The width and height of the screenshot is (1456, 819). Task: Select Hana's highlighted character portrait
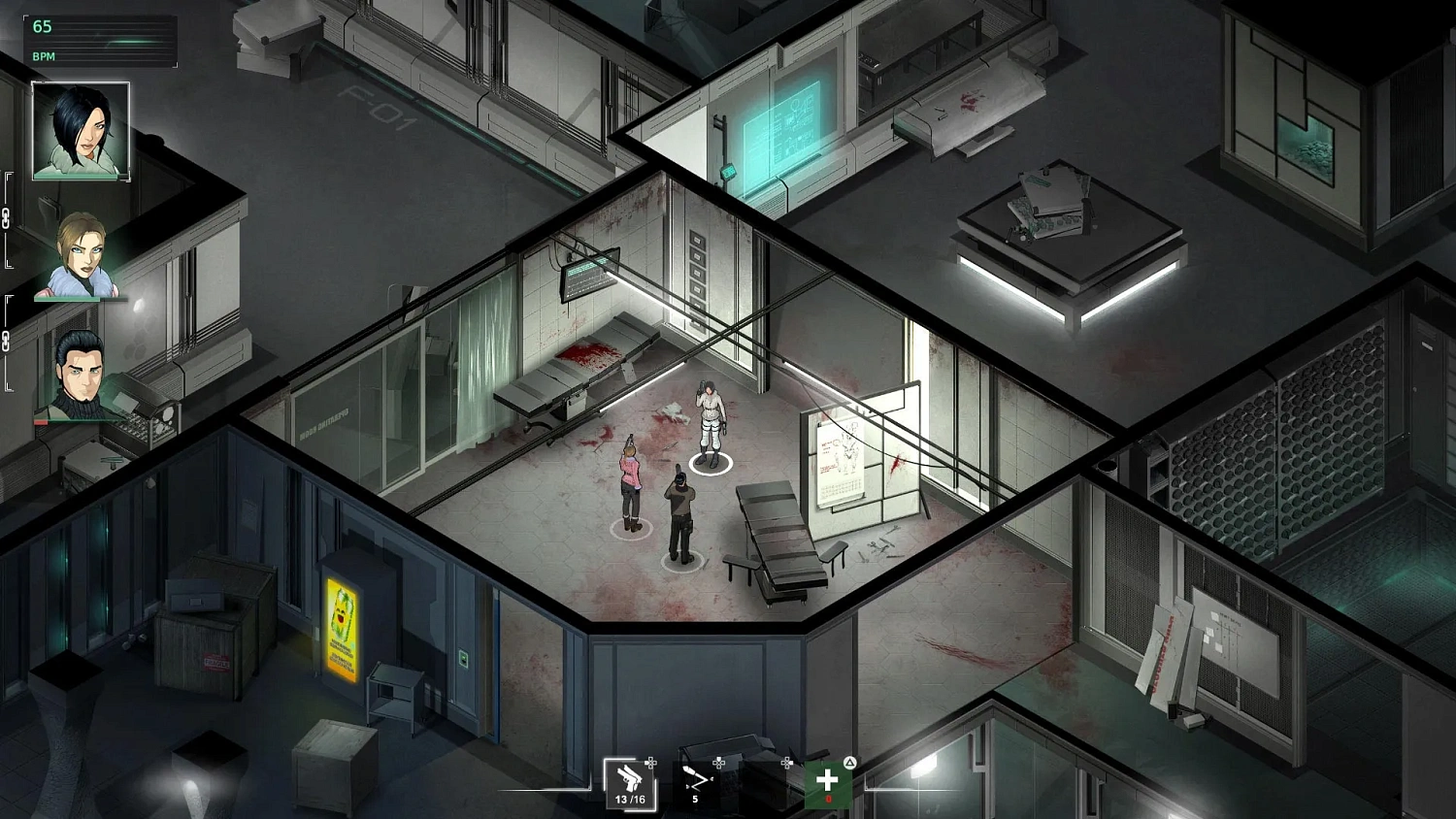(81, 131)
